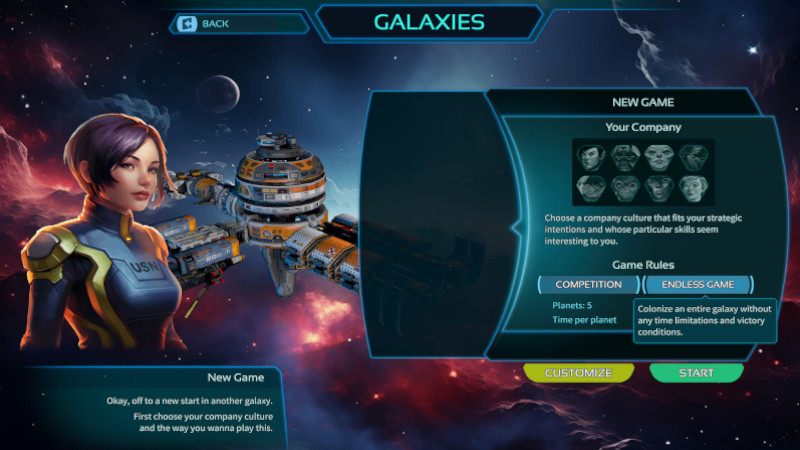Choose the Endless Game mode
Viewport: 800px width, 450px height.
[697, 284]
